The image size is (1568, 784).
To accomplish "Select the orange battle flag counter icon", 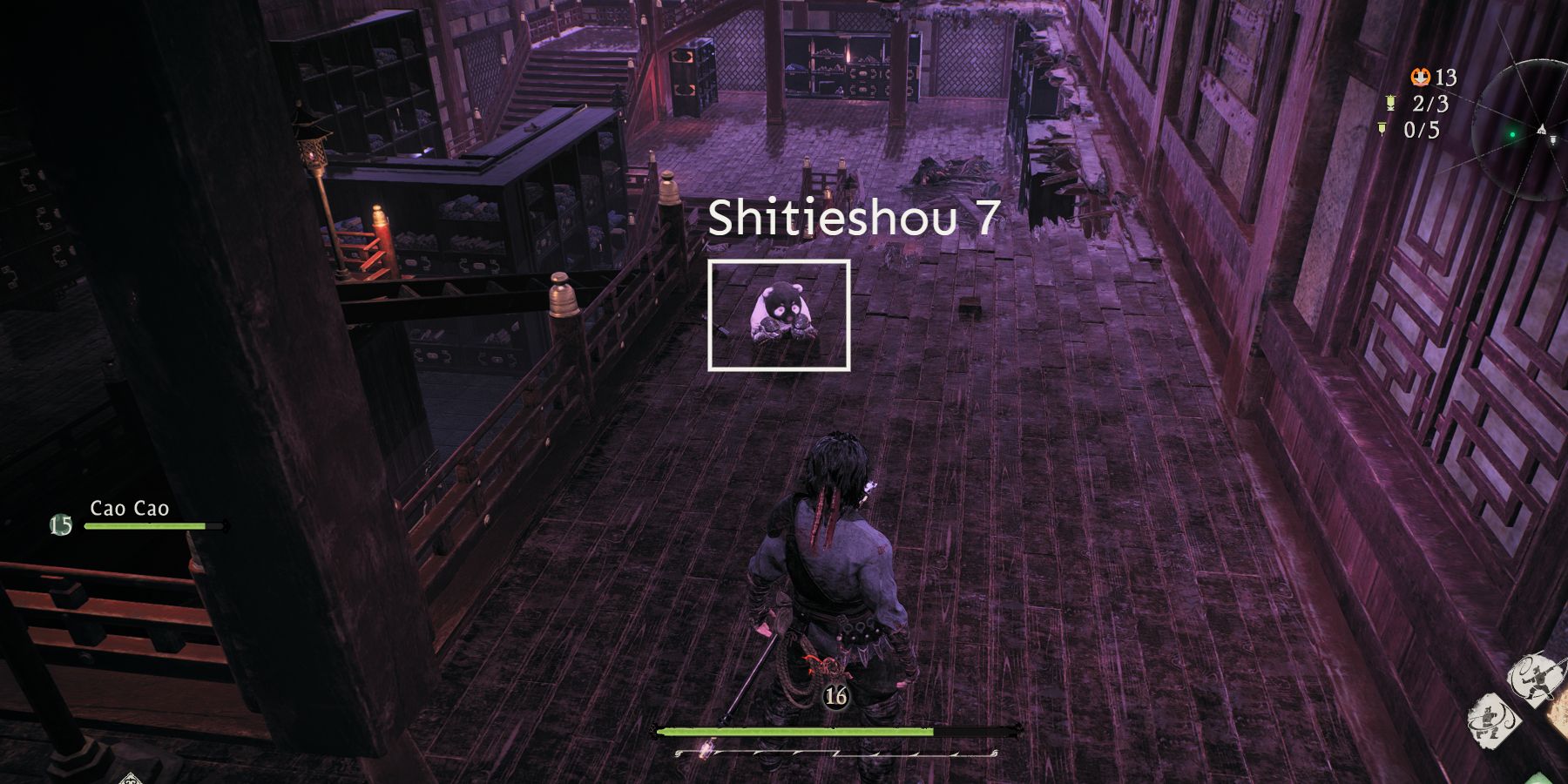I will point(1421,77).
